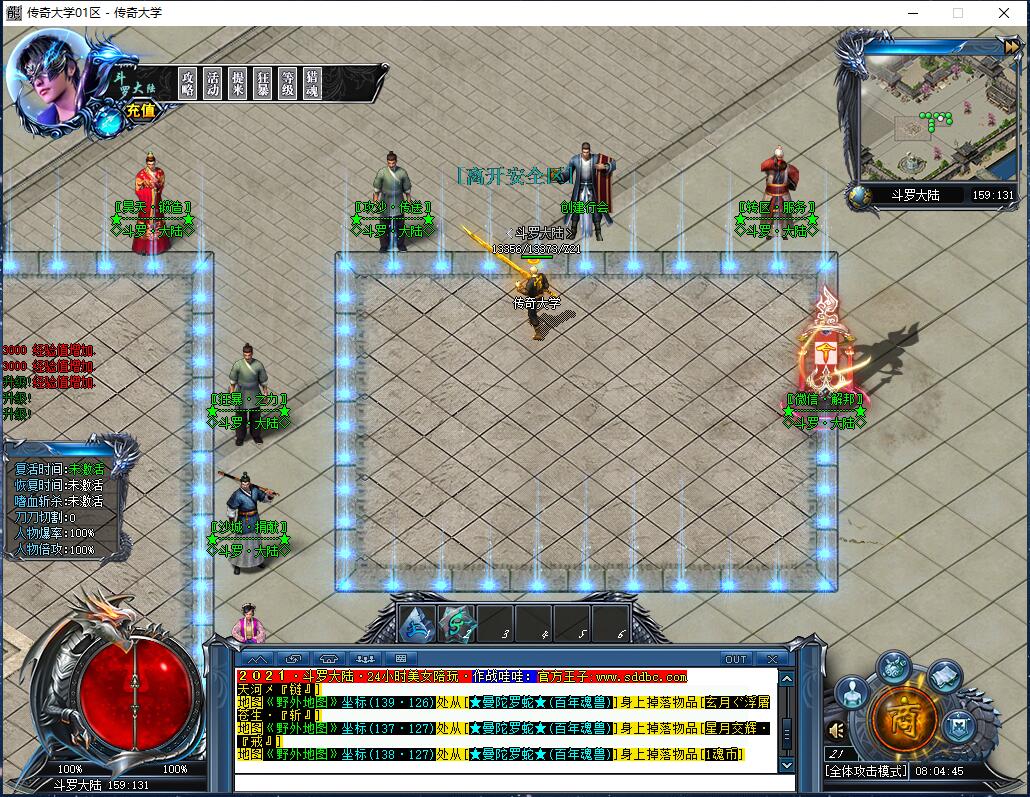The height and width of the screenshot is (797, 1030).
Task: Select the player portrait avatar
Action: pyautogui.click(x=47, y=77)
